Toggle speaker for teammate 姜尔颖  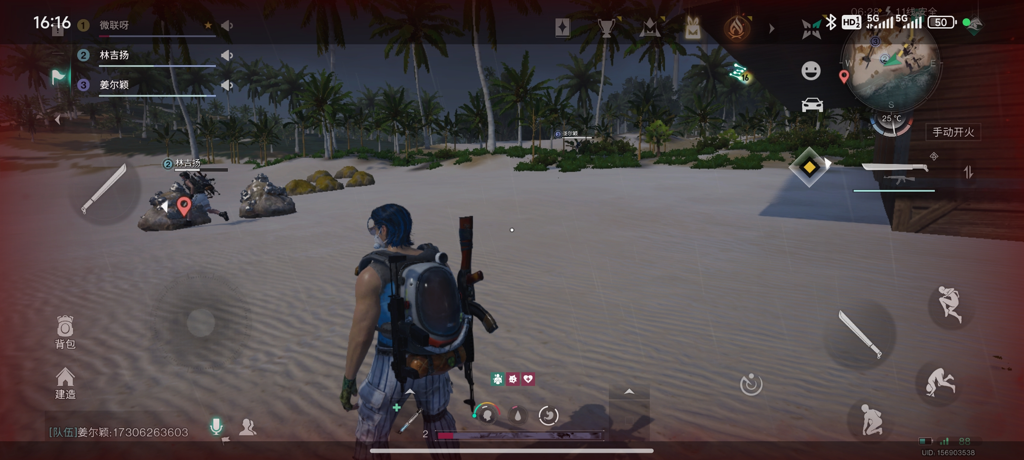tap(227, 85)
